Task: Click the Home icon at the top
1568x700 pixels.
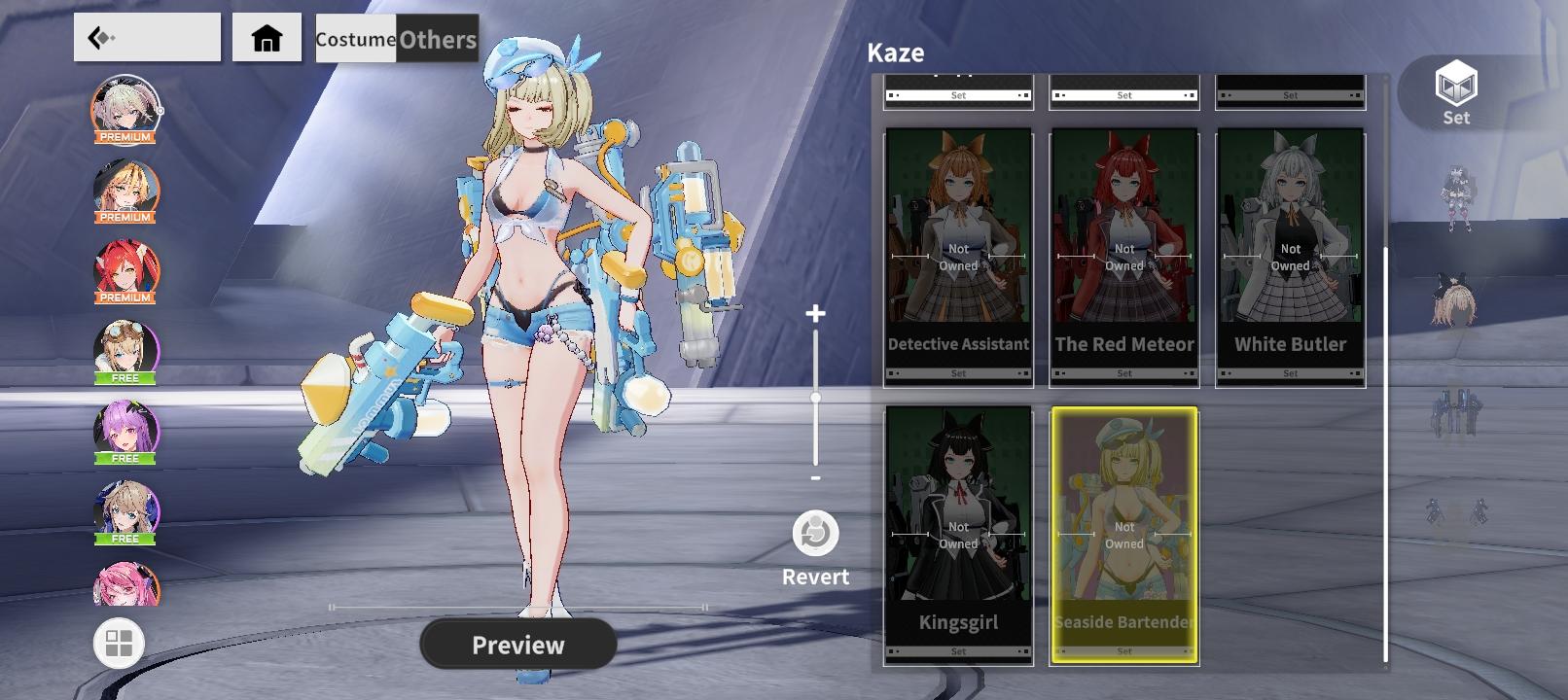Action: pyautogui.click(x=266, y=39)
